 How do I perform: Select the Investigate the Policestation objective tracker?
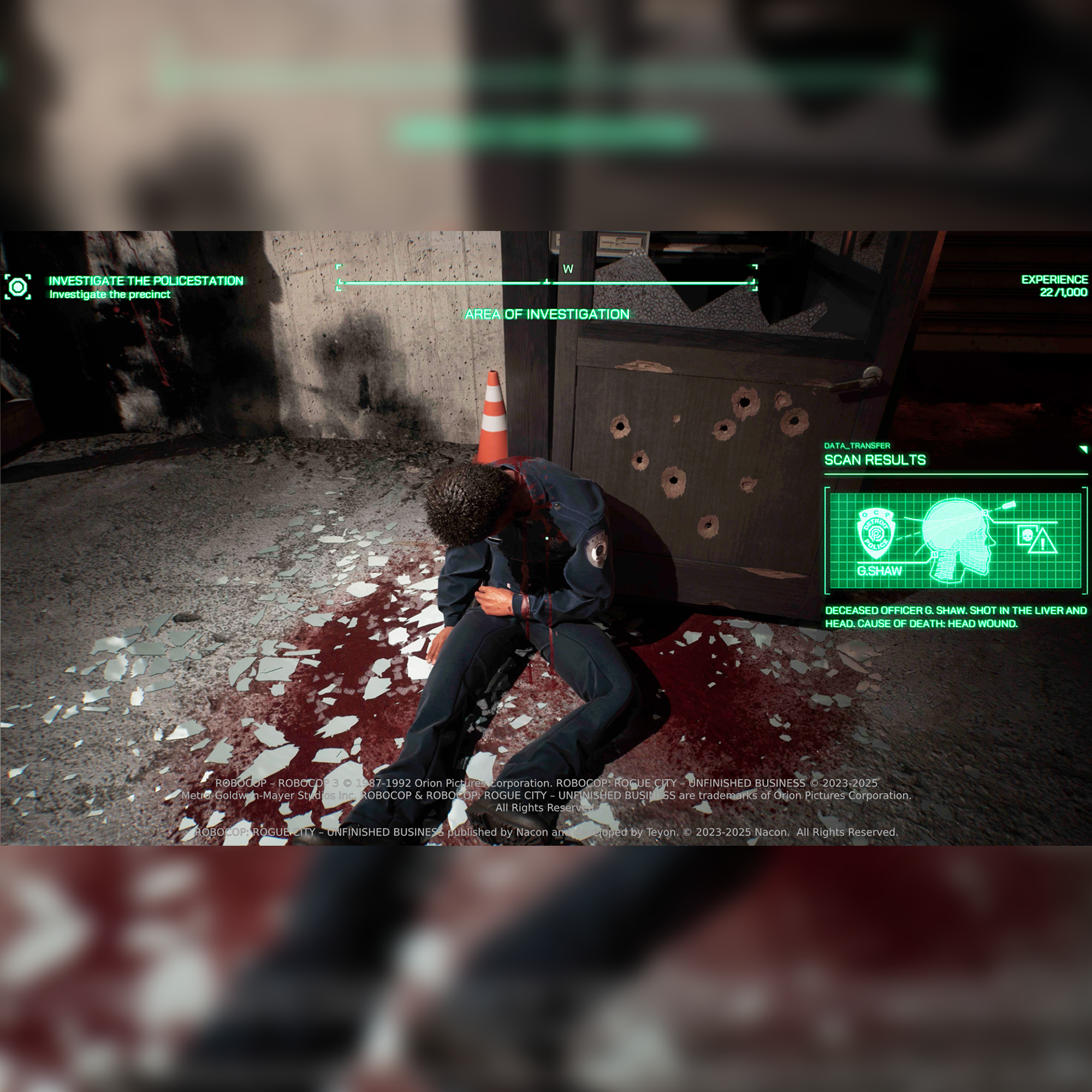tap(145, 281)
